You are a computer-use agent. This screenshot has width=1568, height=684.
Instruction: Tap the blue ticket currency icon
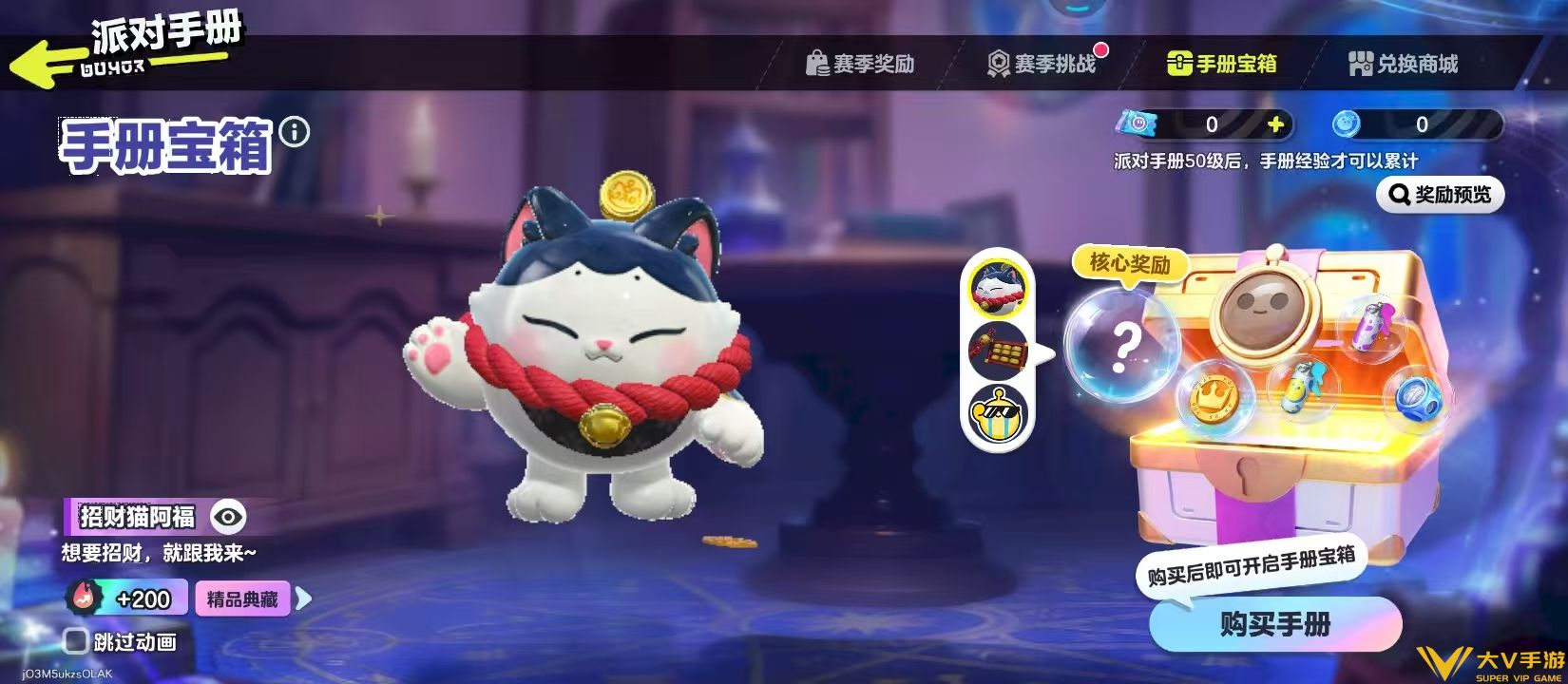1137,122
